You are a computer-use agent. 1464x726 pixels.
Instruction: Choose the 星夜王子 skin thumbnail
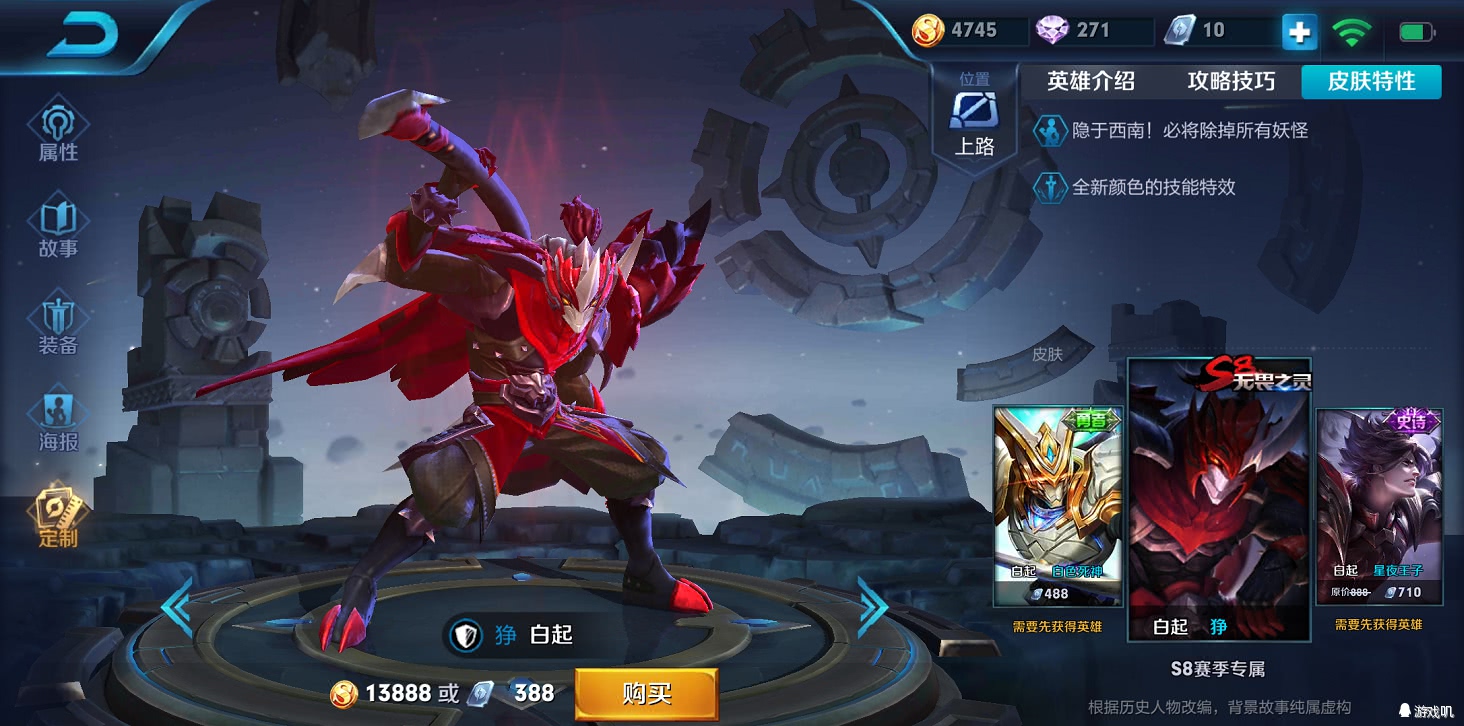point(1379,505)
